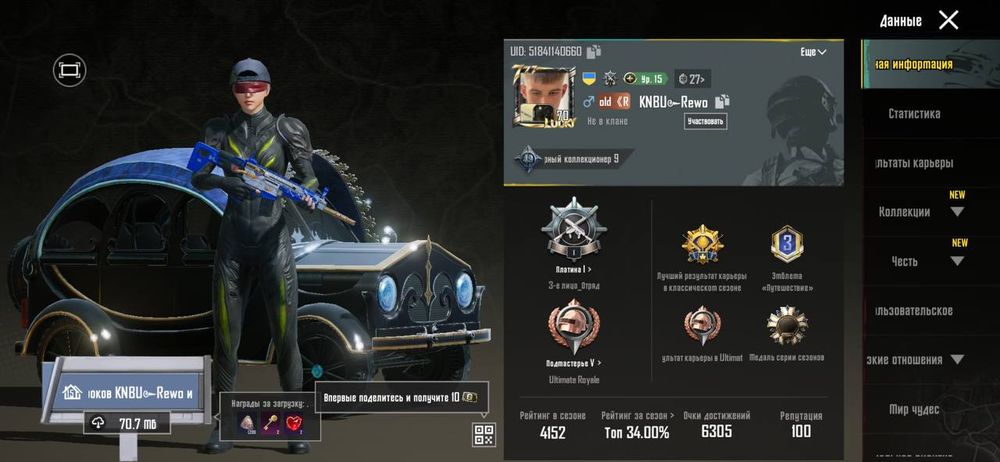Screen dimensions: 1000x462
Task: Select the Эмблема «Путешествие» badge
Action: (x=787, y=245)
